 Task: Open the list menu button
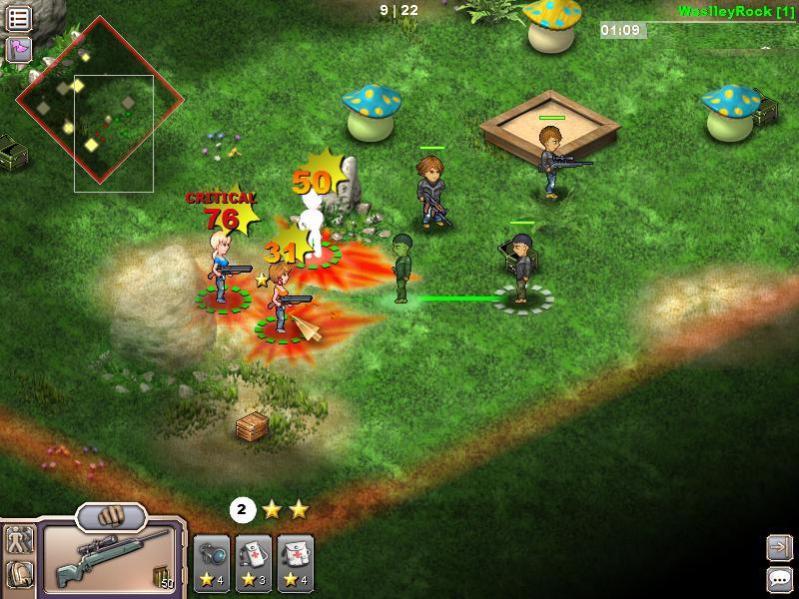point(18,18)
